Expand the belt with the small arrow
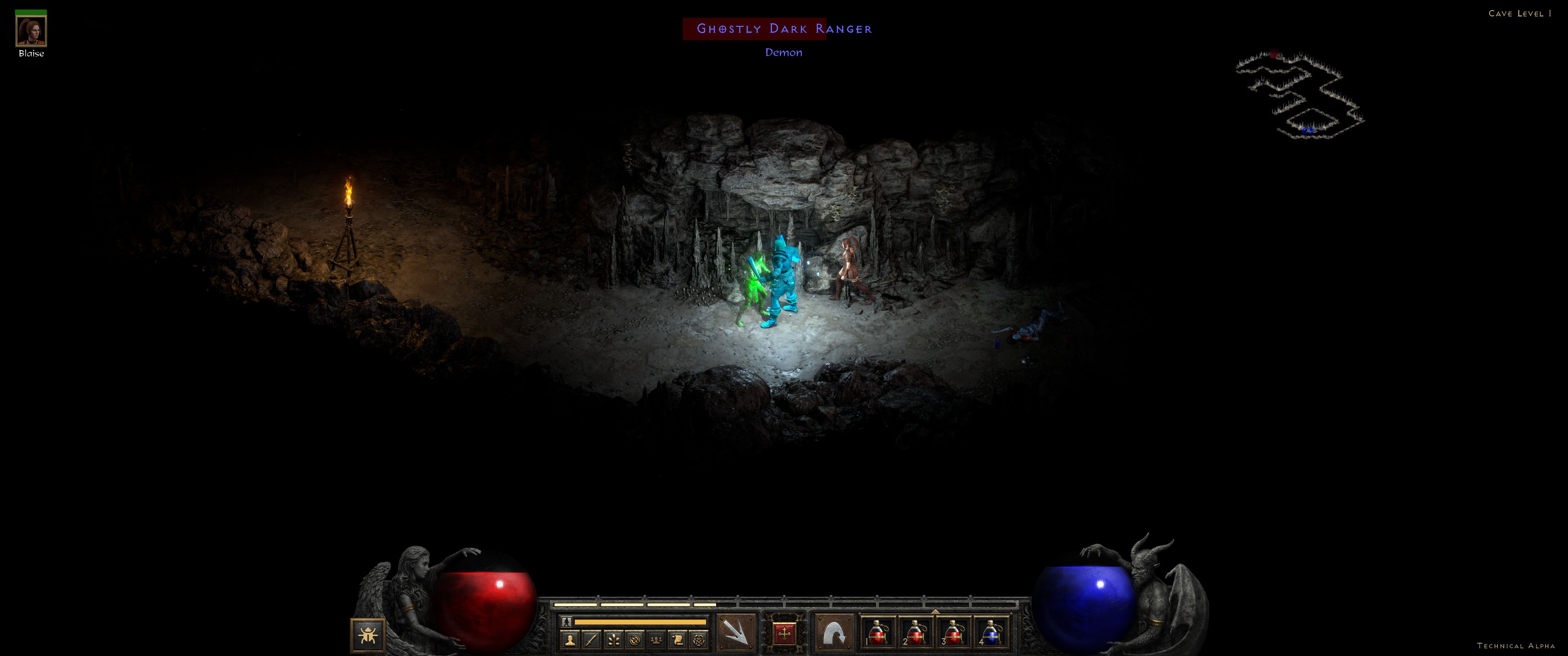The width and height of the screenshot is (1568, 656). click(935, 611)
